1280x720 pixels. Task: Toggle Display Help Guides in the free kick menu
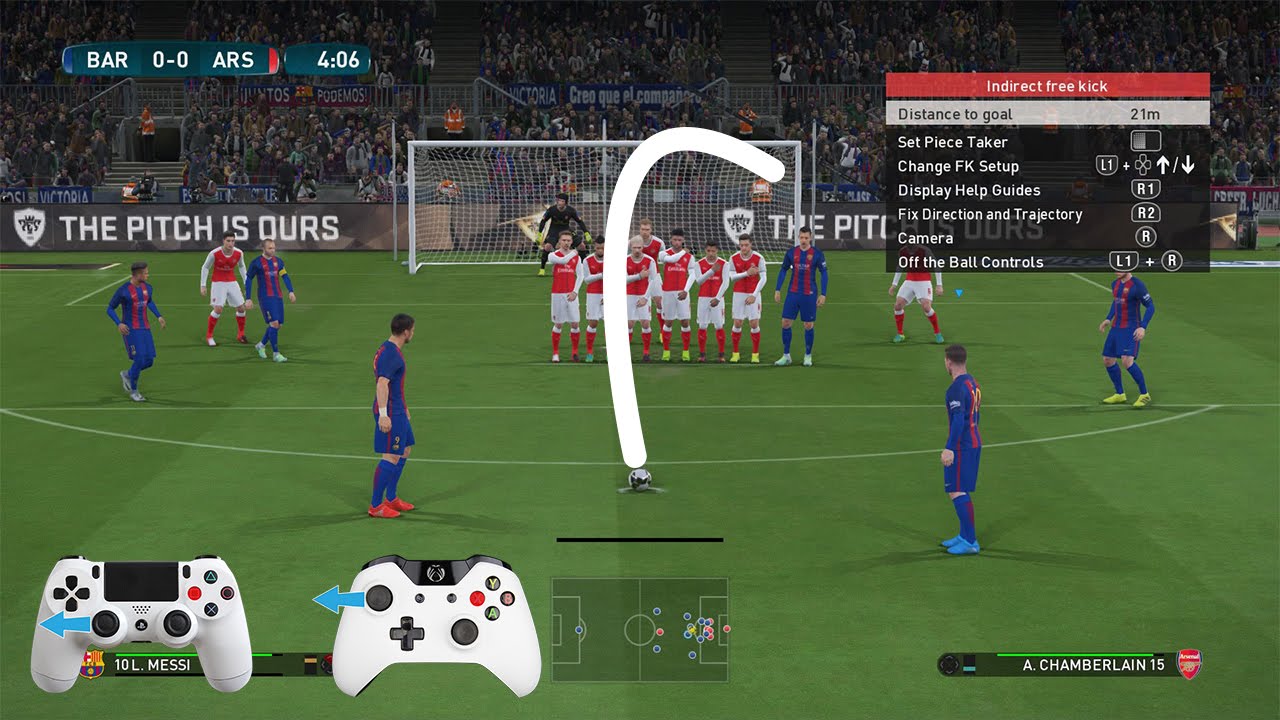(x=968, y=189)
